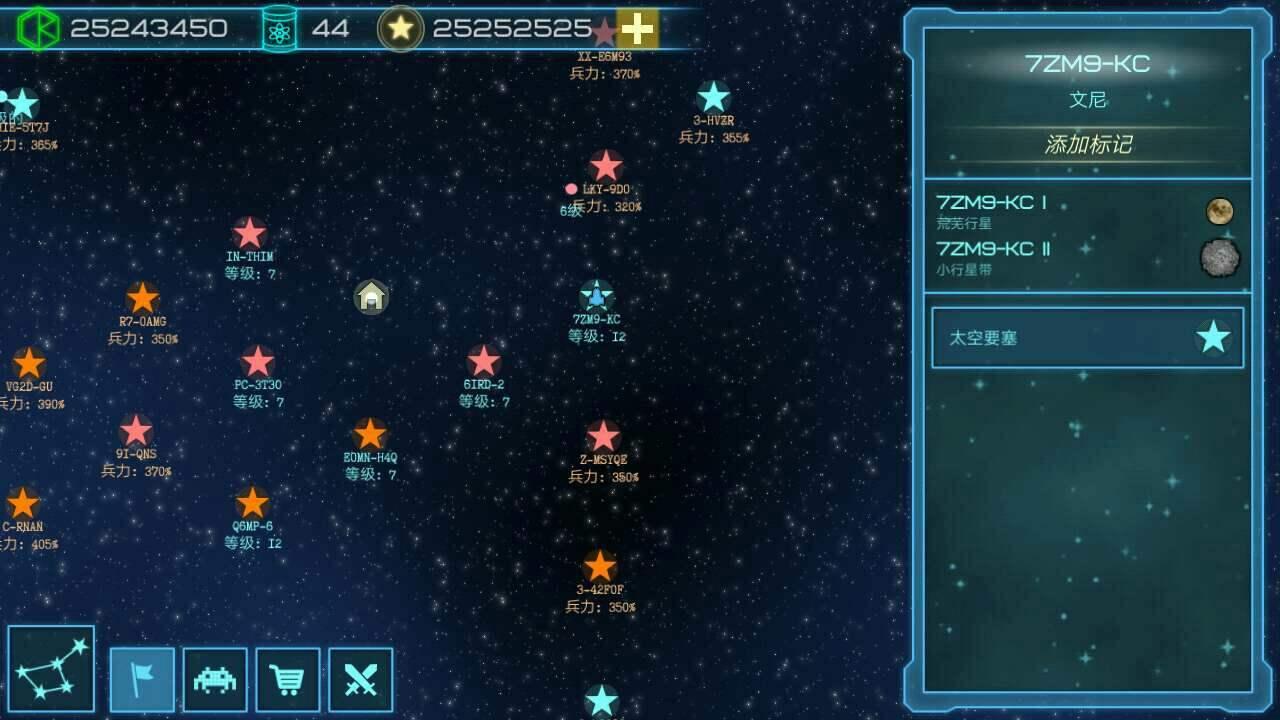Select the flag marker button

point(142,680)
